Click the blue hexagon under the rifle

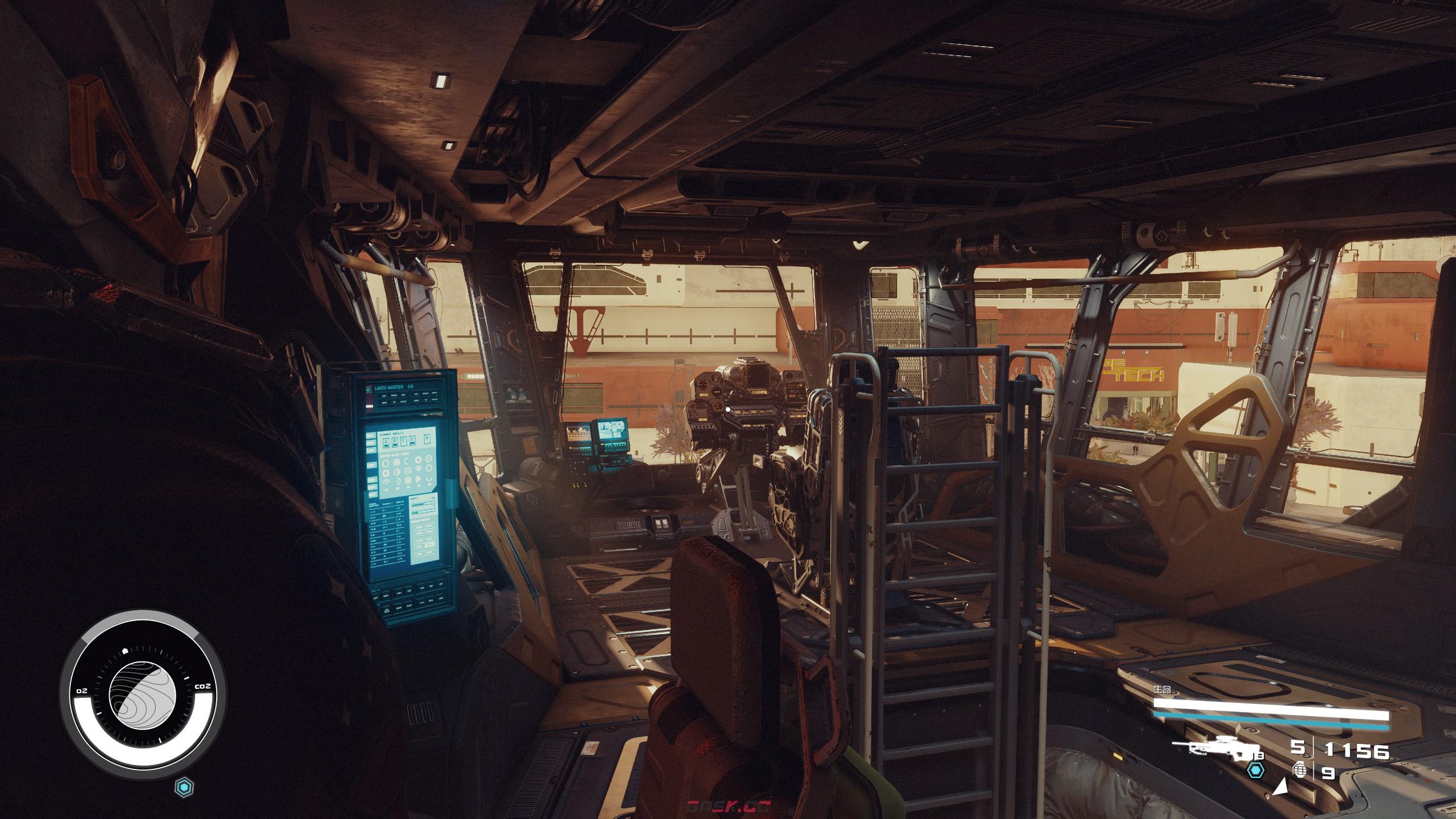1255,771
